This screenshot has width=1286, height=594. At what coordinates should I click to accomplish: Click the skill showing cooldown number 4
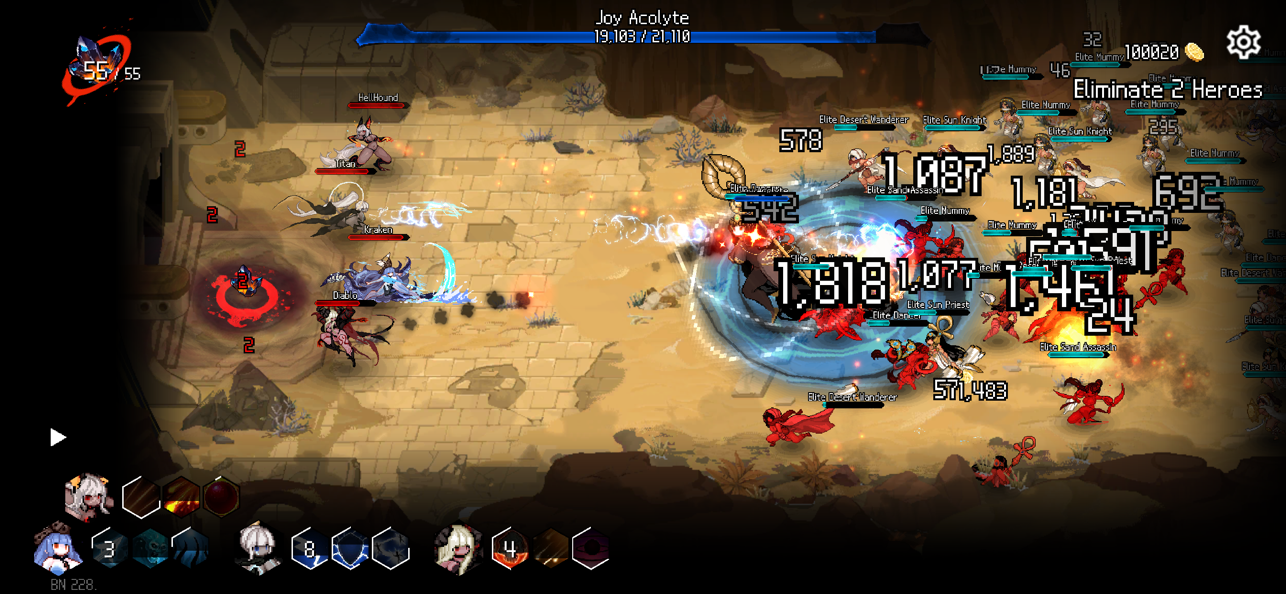(510, 548)
